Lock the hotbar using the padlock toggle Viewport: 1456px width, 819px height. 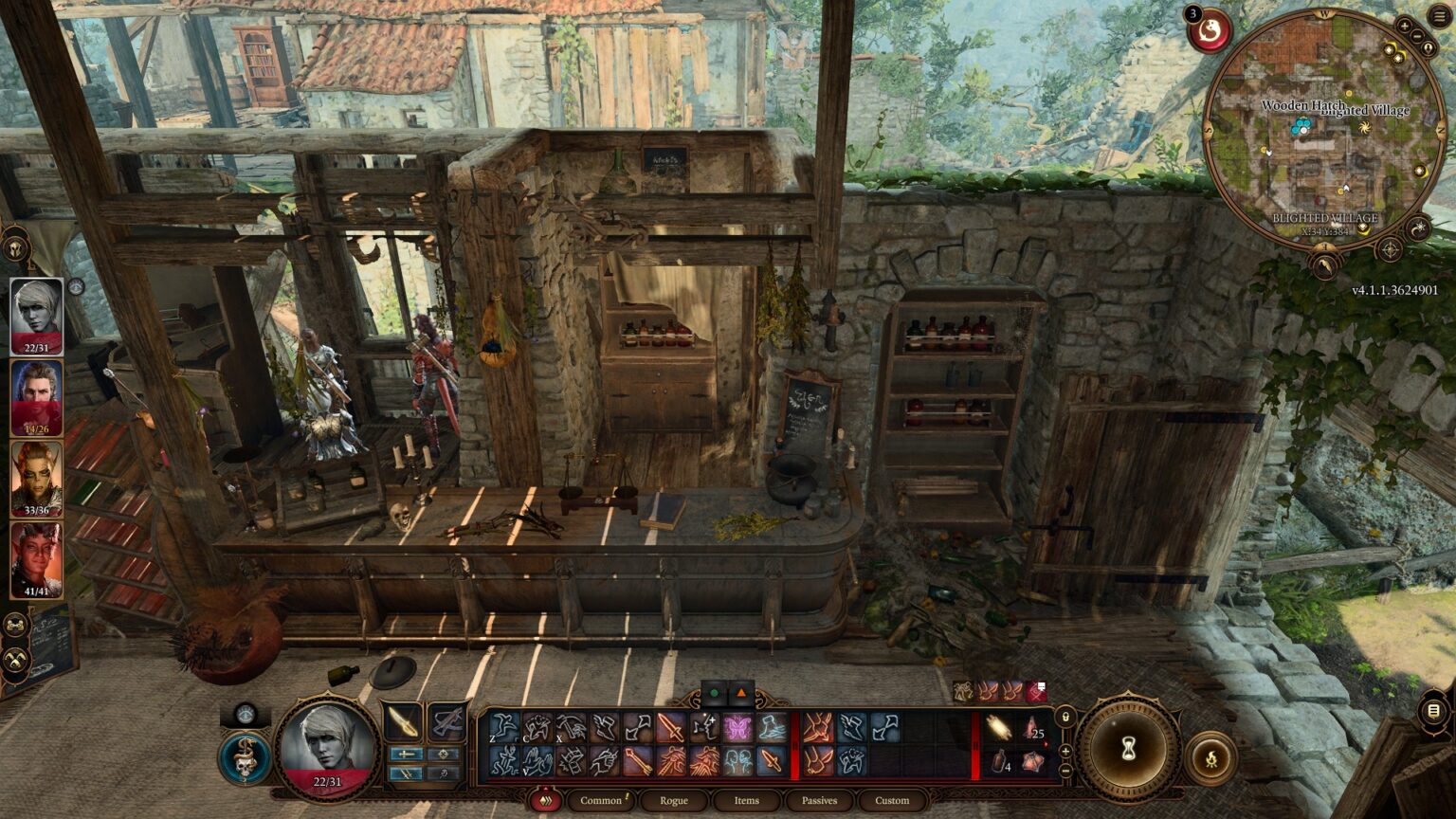[x=1065, y=717]
